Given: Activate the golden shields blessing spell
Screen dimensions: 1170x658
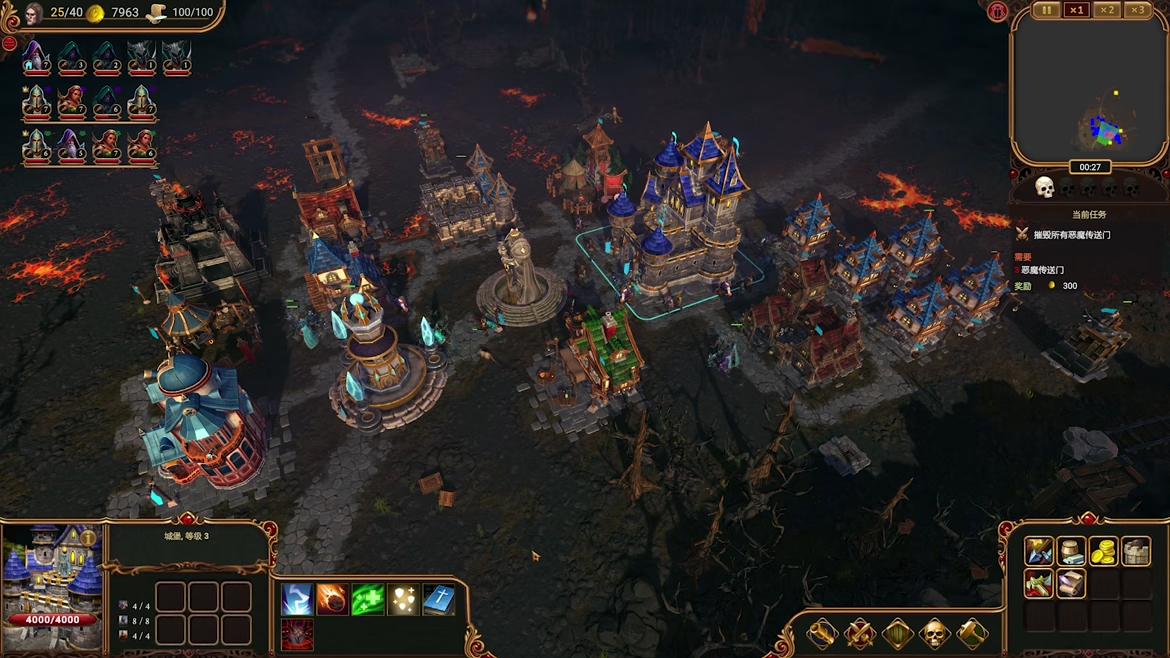Looking at the screenshot, I should point(403,599).
